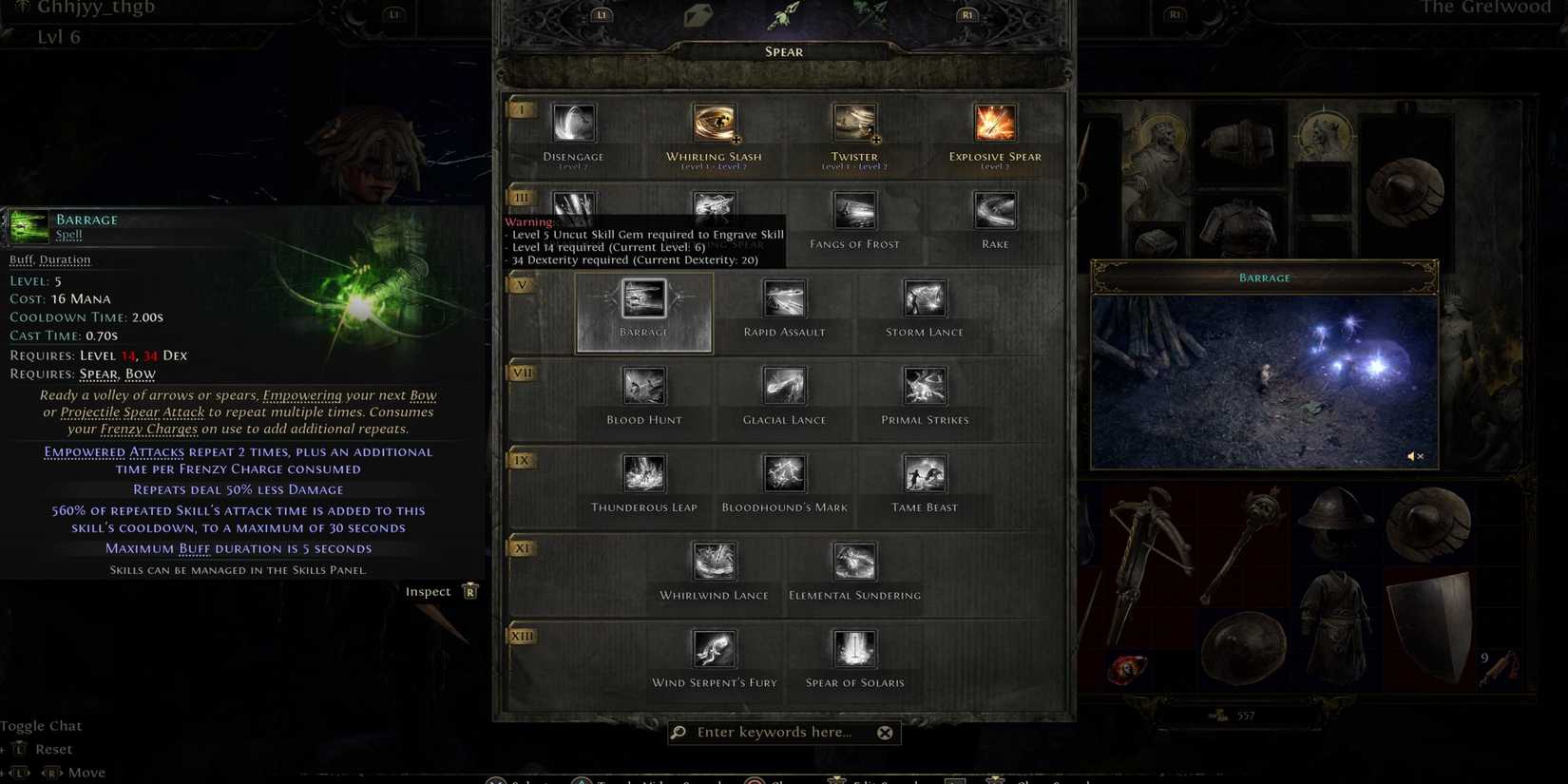Switch to the Spear category tab
The image size is (1568, 784).
click(x=783, y=51)
